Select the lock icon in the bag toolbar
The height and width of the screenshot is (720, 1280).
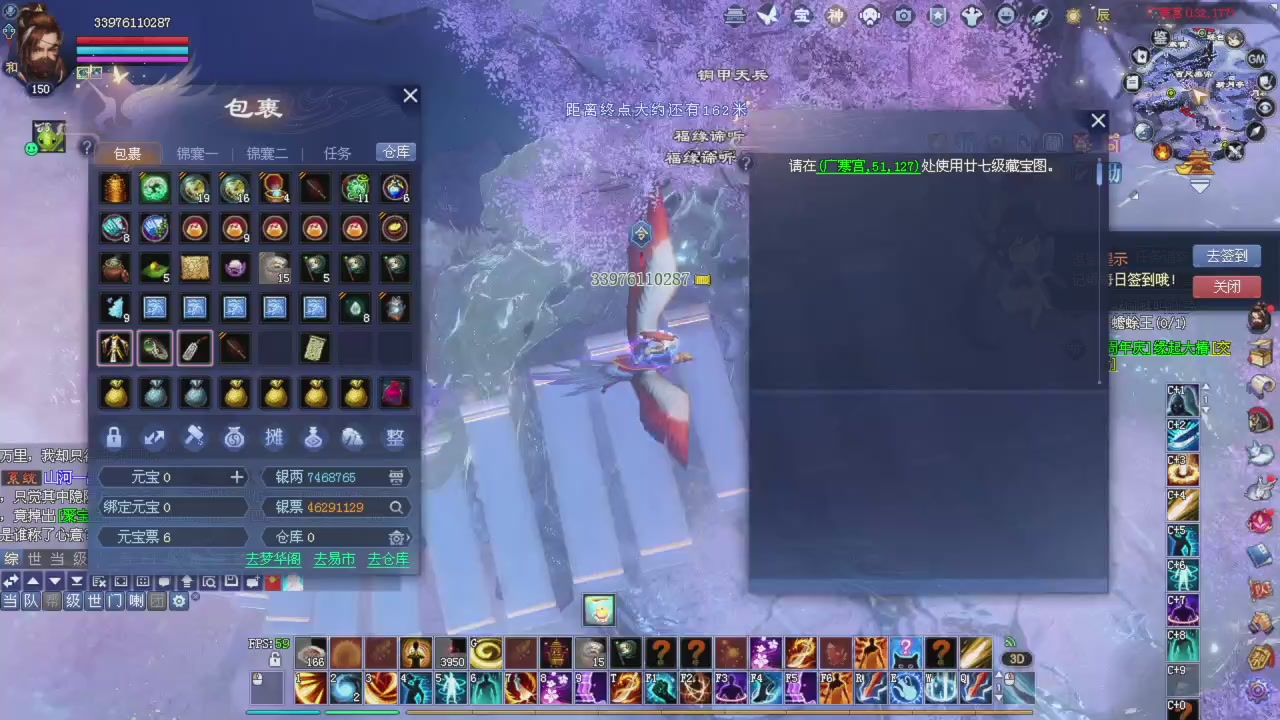pyautogui.click(x=114, y=437)
